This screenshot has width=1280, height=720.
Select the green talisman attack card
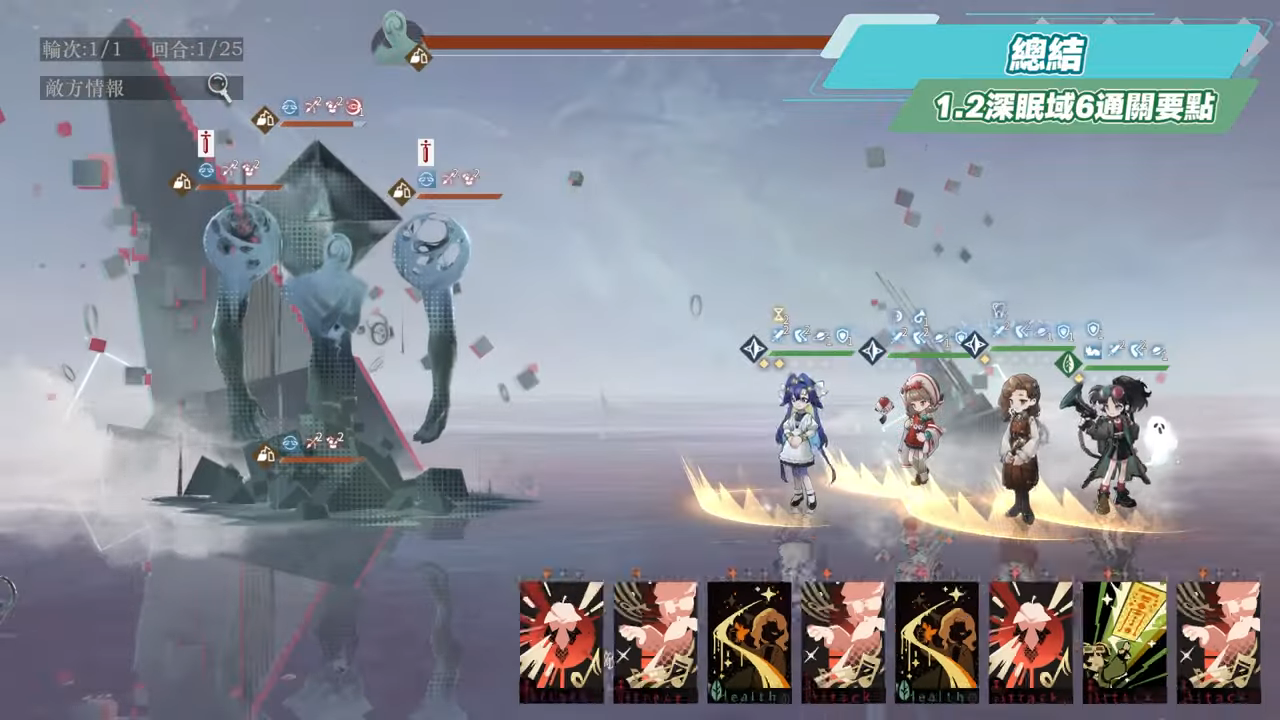pyautogui.click(x=1124, y=641)
